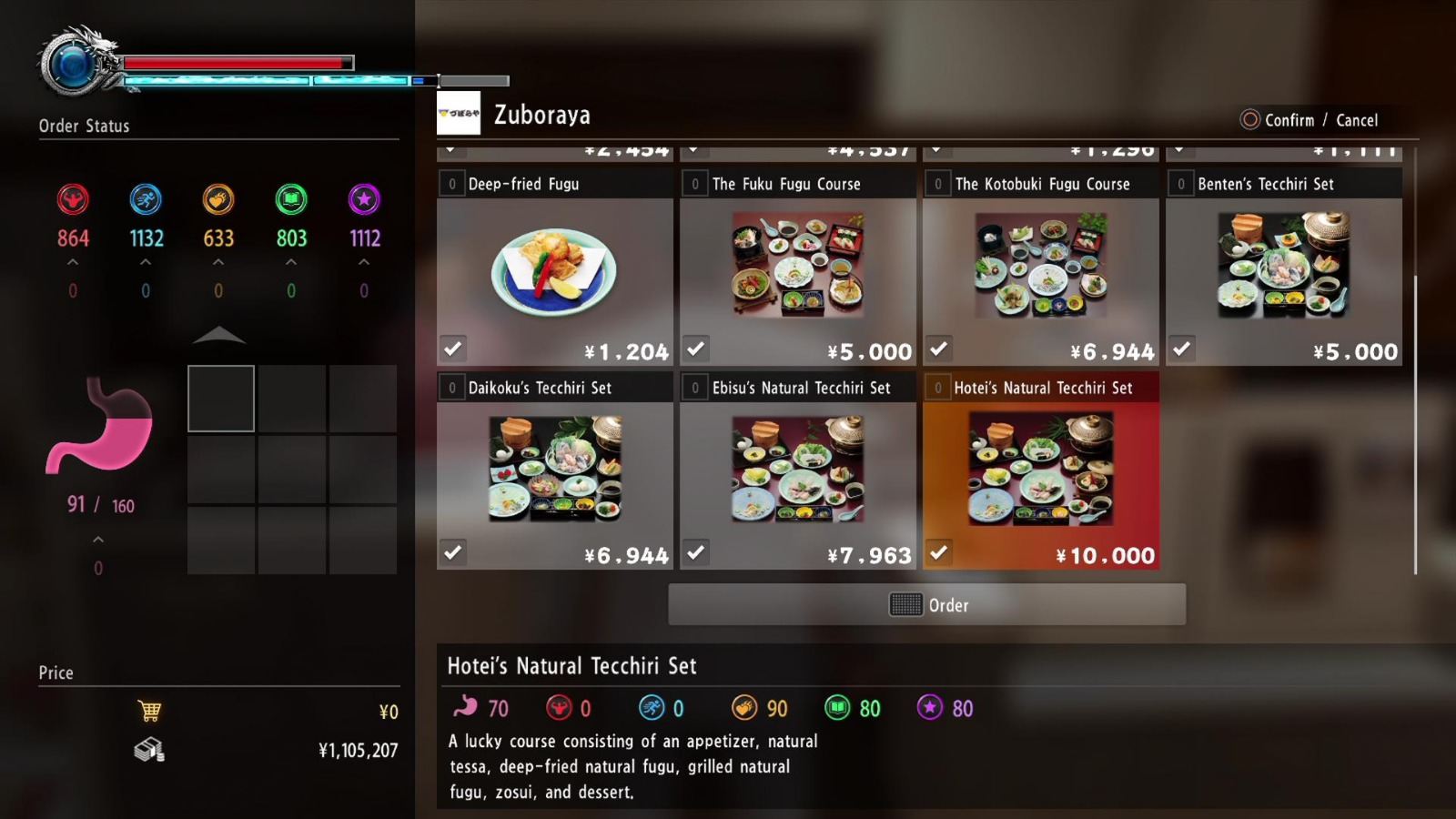Click the green intellect book icon
The height and width of the screenshot is (819, 1456).
[291, 200]
